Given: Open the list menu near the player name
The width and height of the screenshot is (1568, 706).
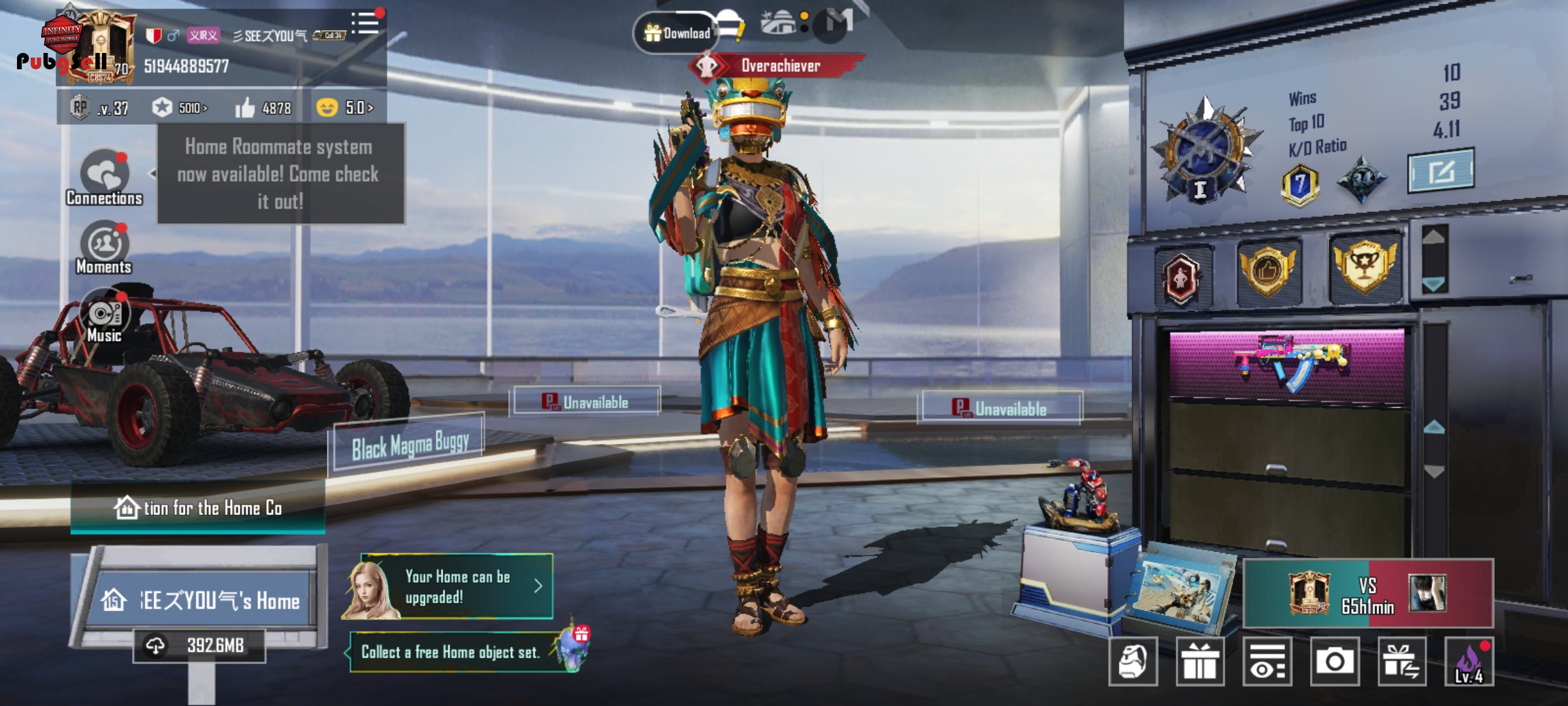Looking at the screenshot, I should click(x=365, y=24).
